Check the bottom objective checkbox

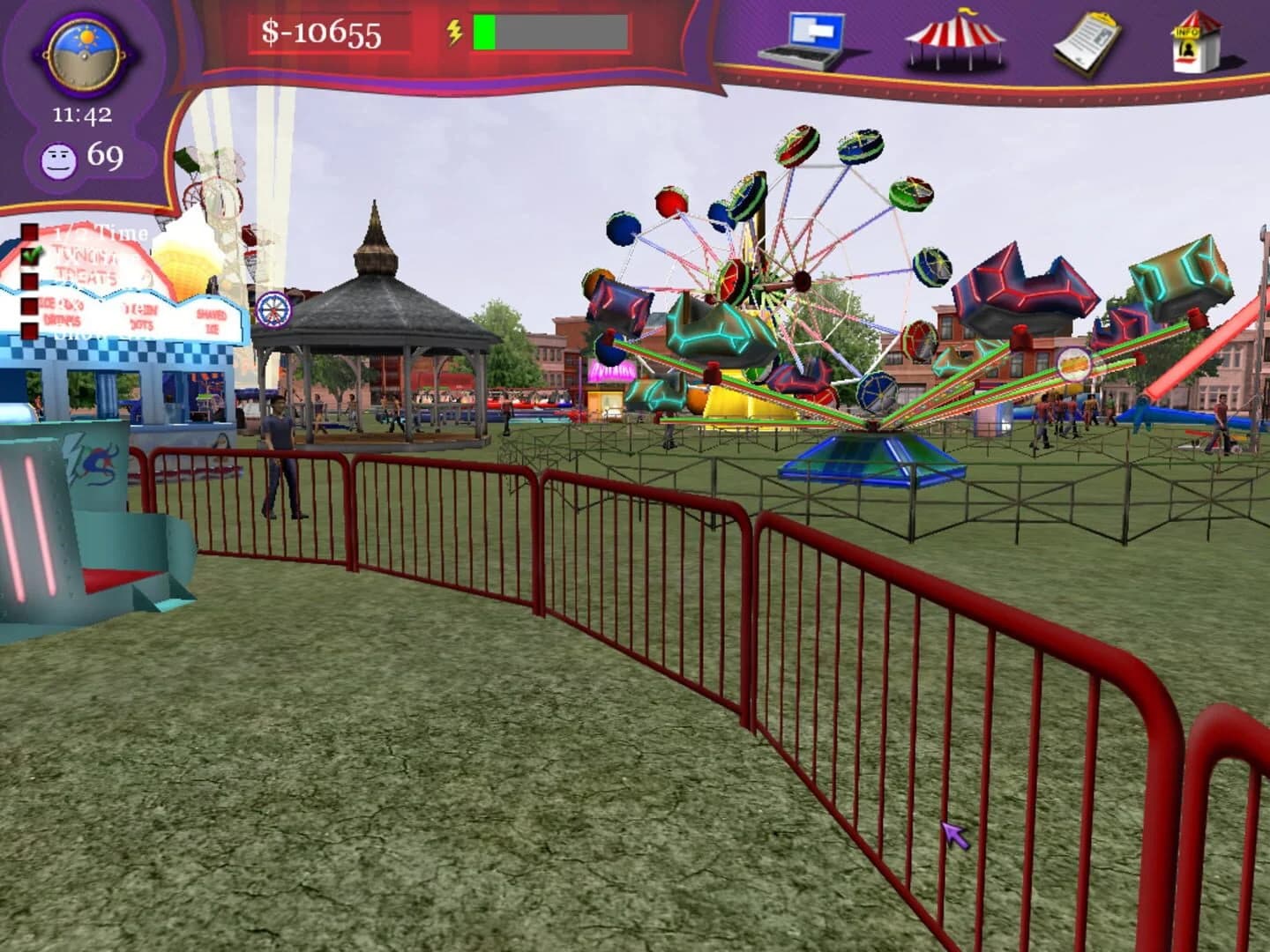coord(29,331)
